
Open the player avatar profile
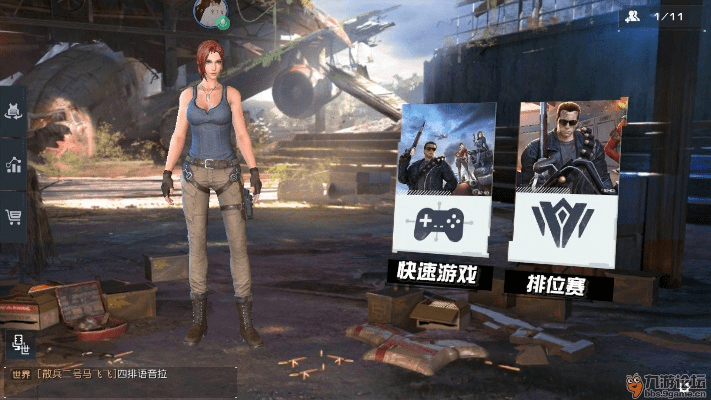(x=212, y=11)
